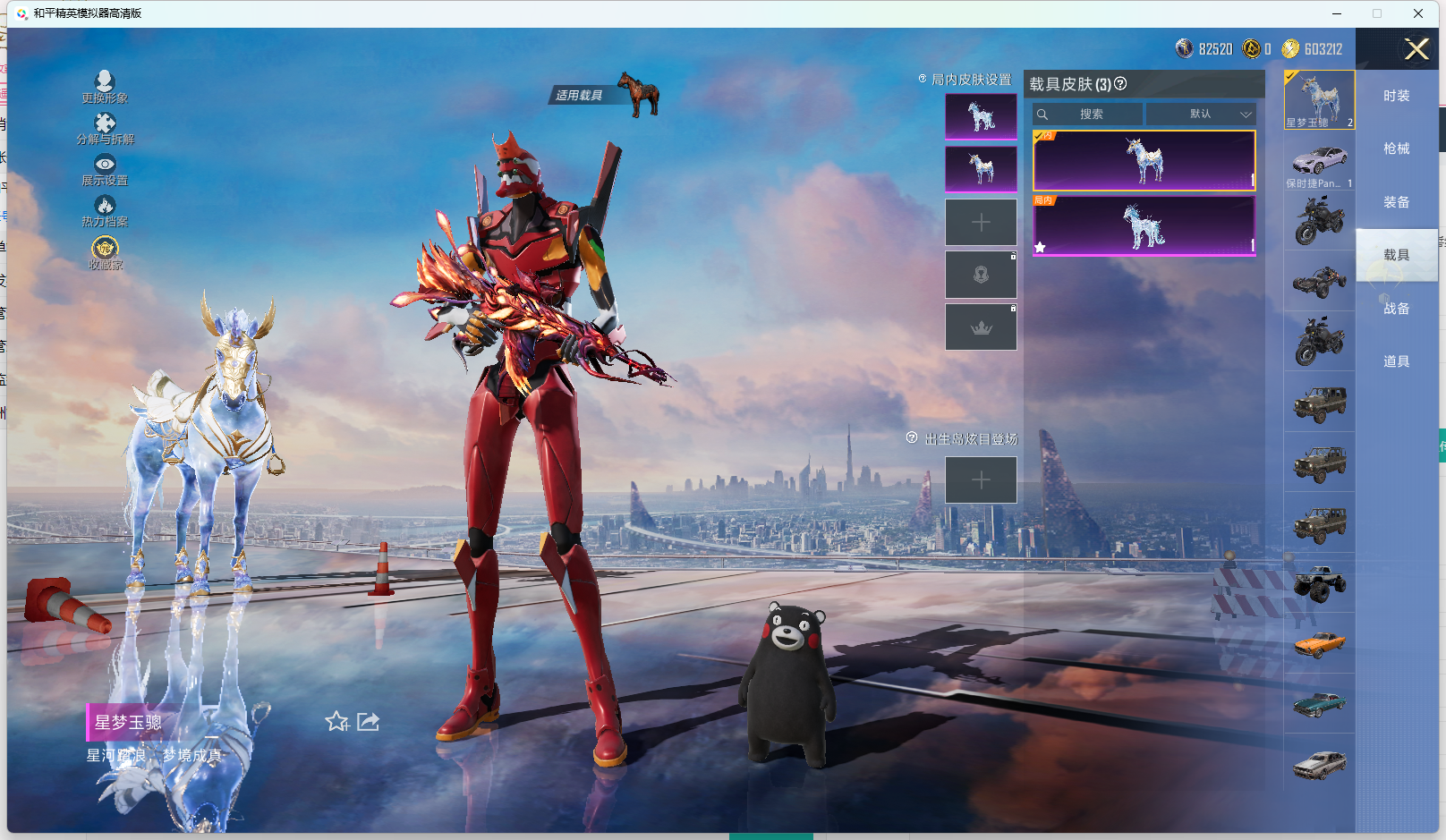Switch to the 道具 items tab
Screen dimensions: 1446x840
[x=1396, y=361]
